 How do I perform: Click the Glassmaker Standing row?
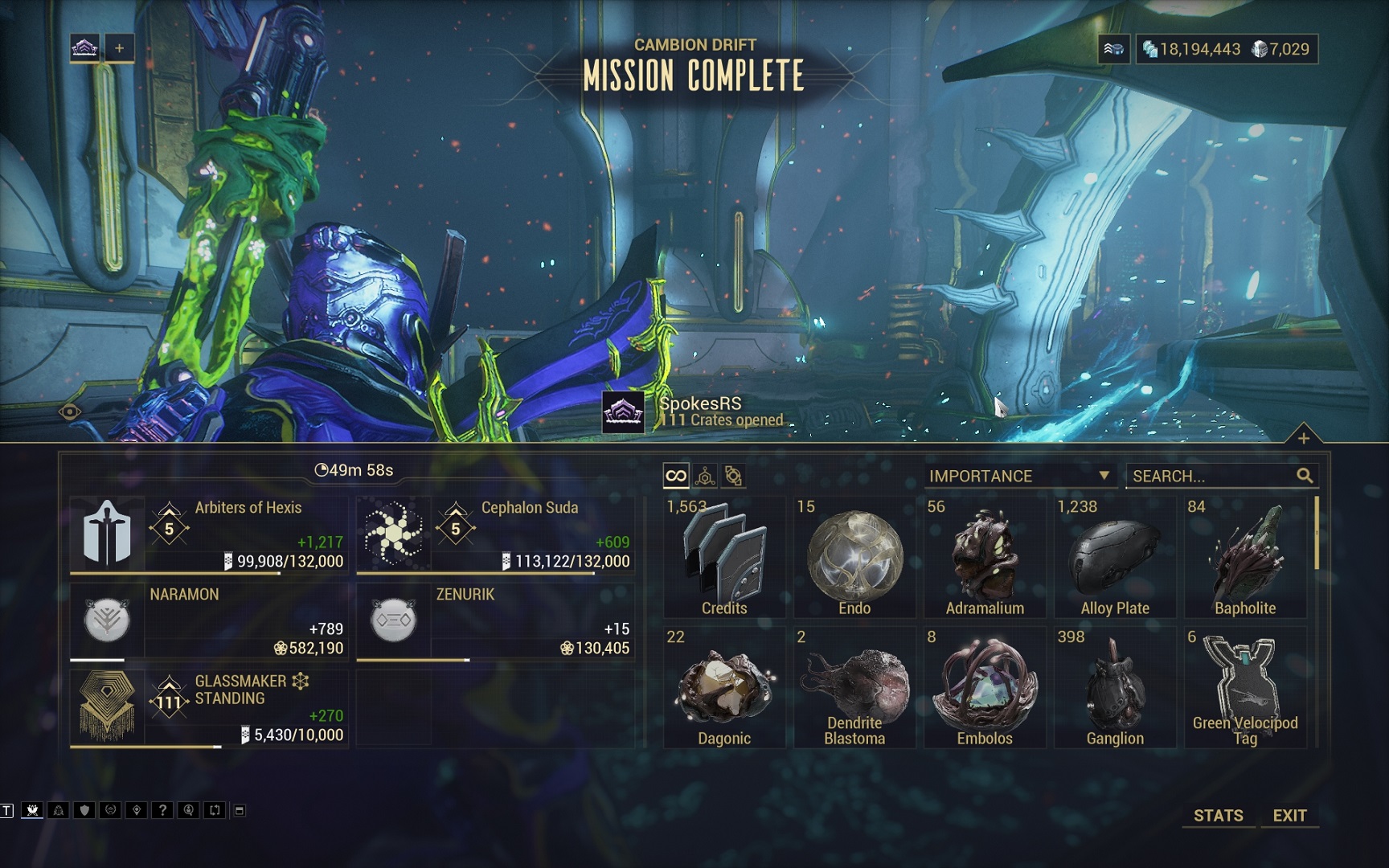209,707
